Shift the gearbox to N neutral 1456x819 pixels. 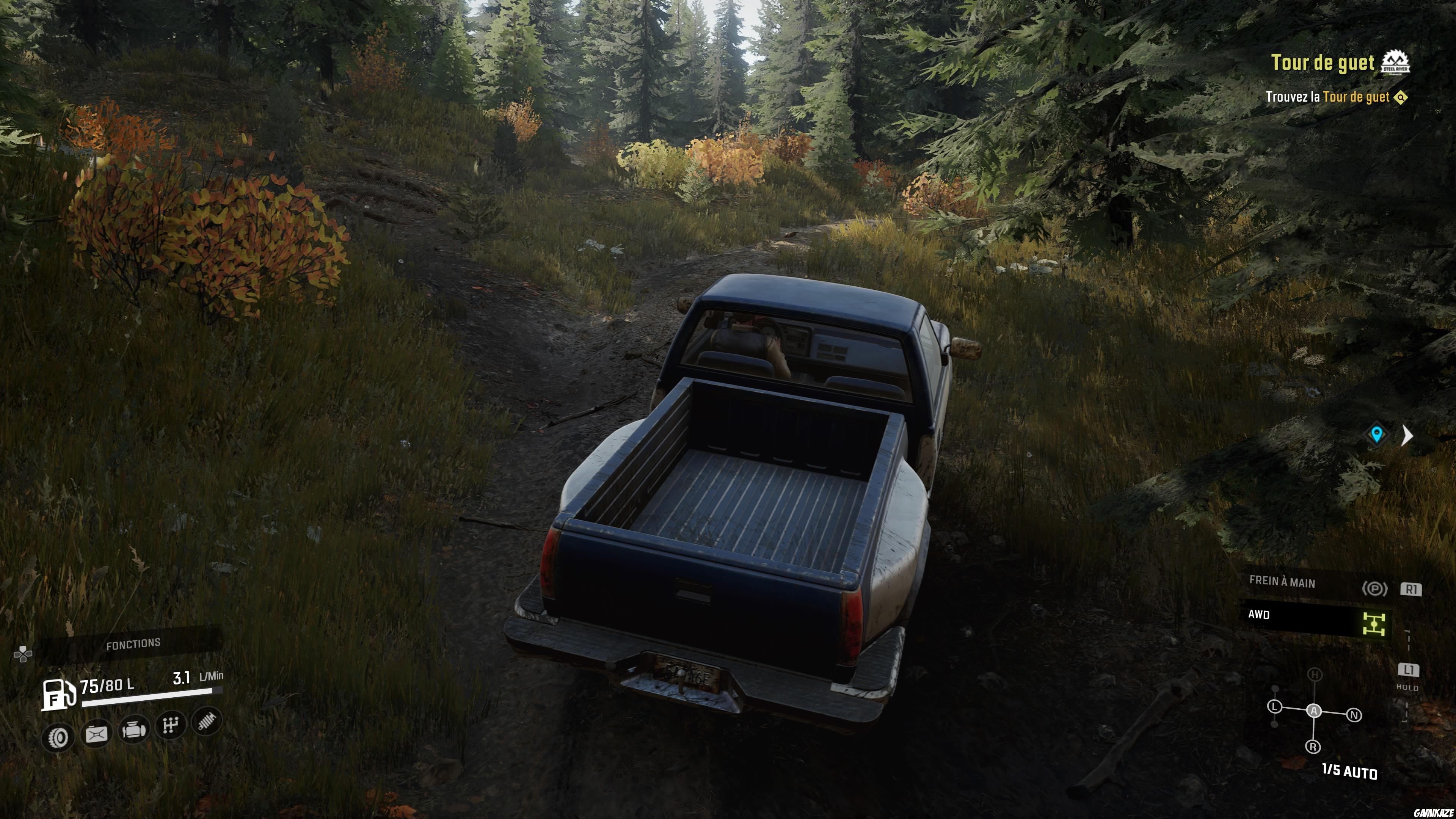1354,715
